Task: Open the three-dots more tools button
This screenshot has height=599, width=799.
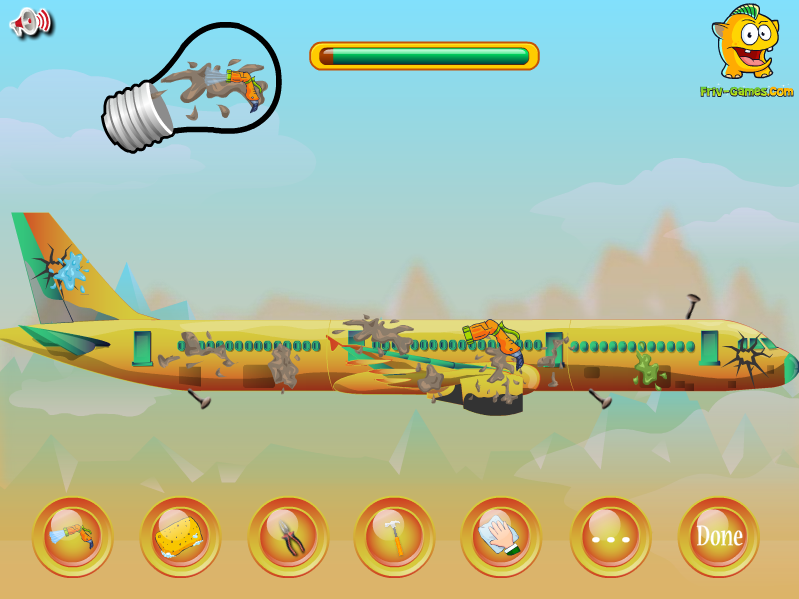Action: coord(610,537)
